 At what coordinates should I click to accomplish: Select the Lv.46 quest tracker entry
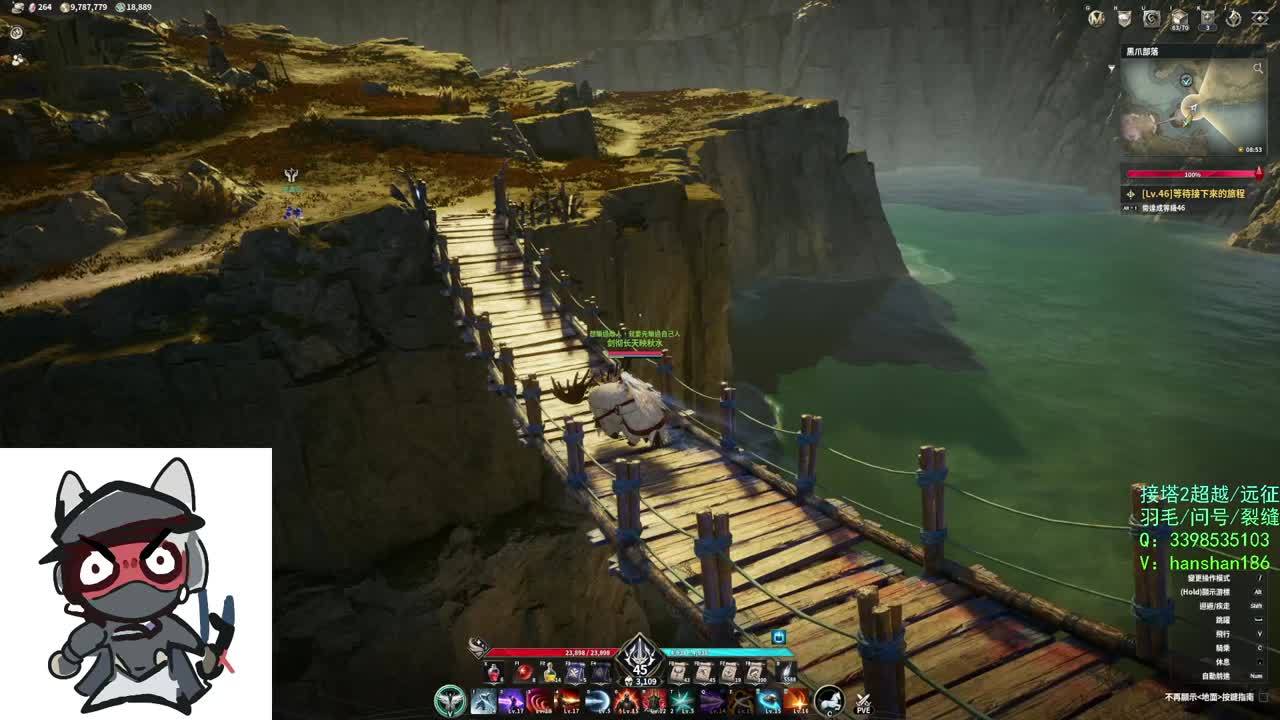(1190, 194)
